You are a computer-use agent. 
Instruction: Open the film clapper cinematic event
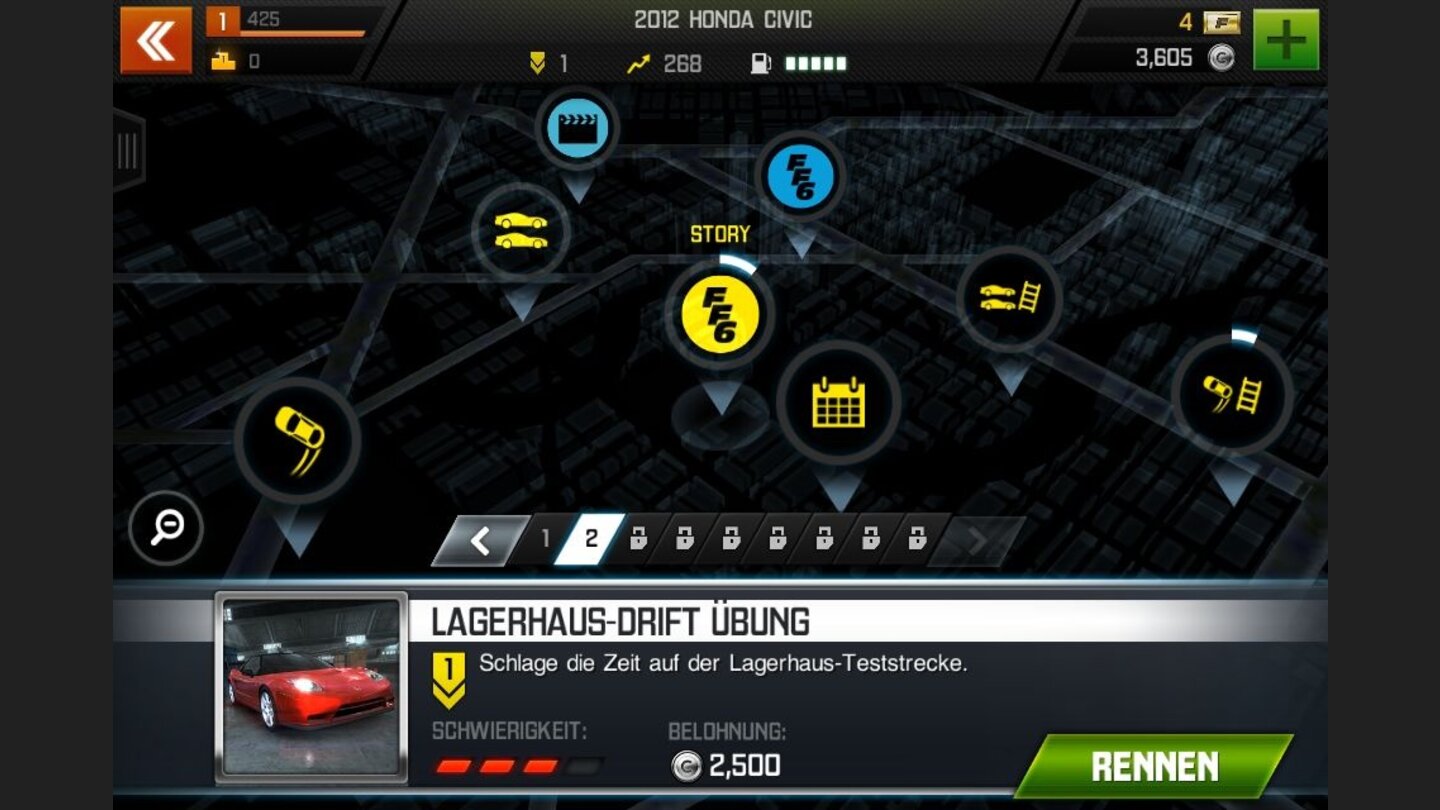tap(578, 128)
